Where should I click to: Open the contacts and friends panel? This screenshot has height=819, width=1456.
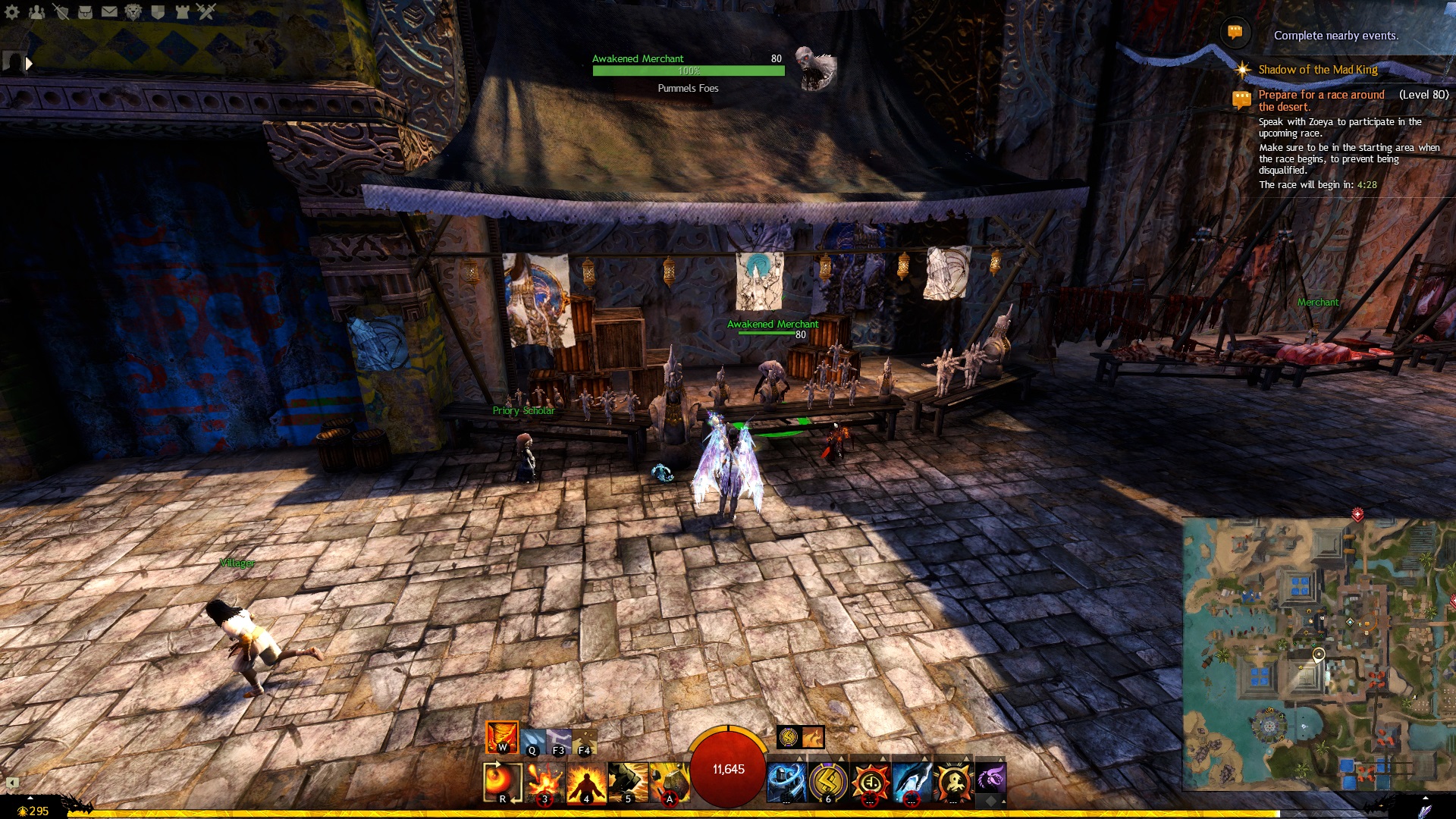(x=36, y=12)
